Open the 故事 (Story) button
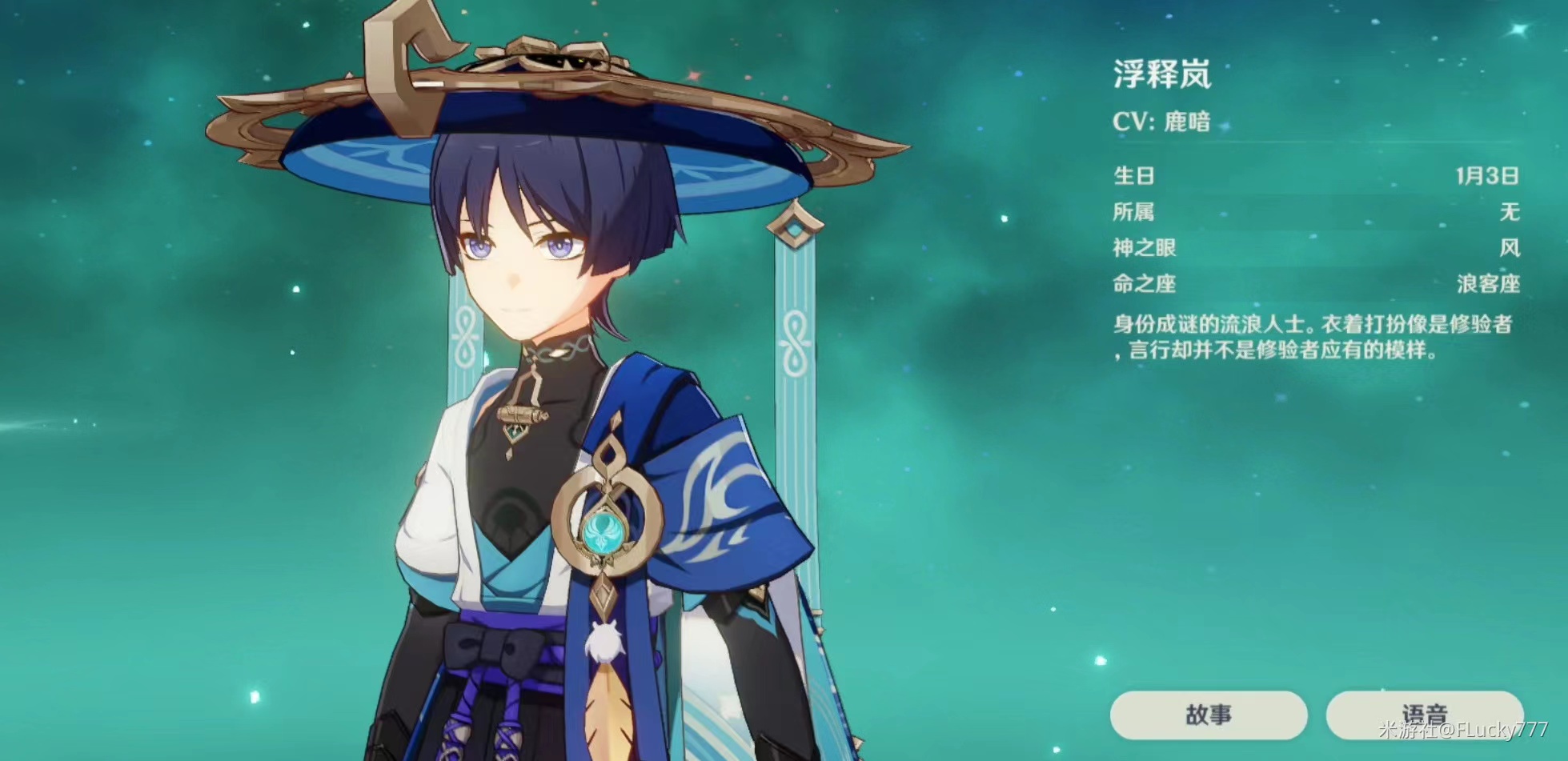This screenshot has height=761, width=1568. [x=1208, y=715]
